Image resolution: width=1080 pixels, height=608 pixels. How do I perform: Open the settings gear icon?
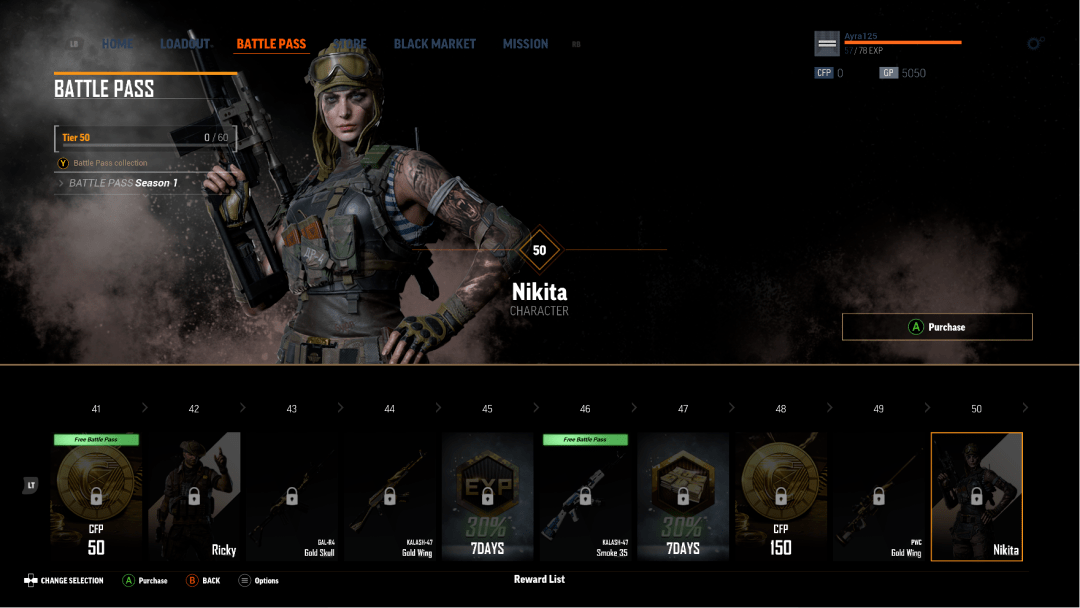click(1035, 44)
